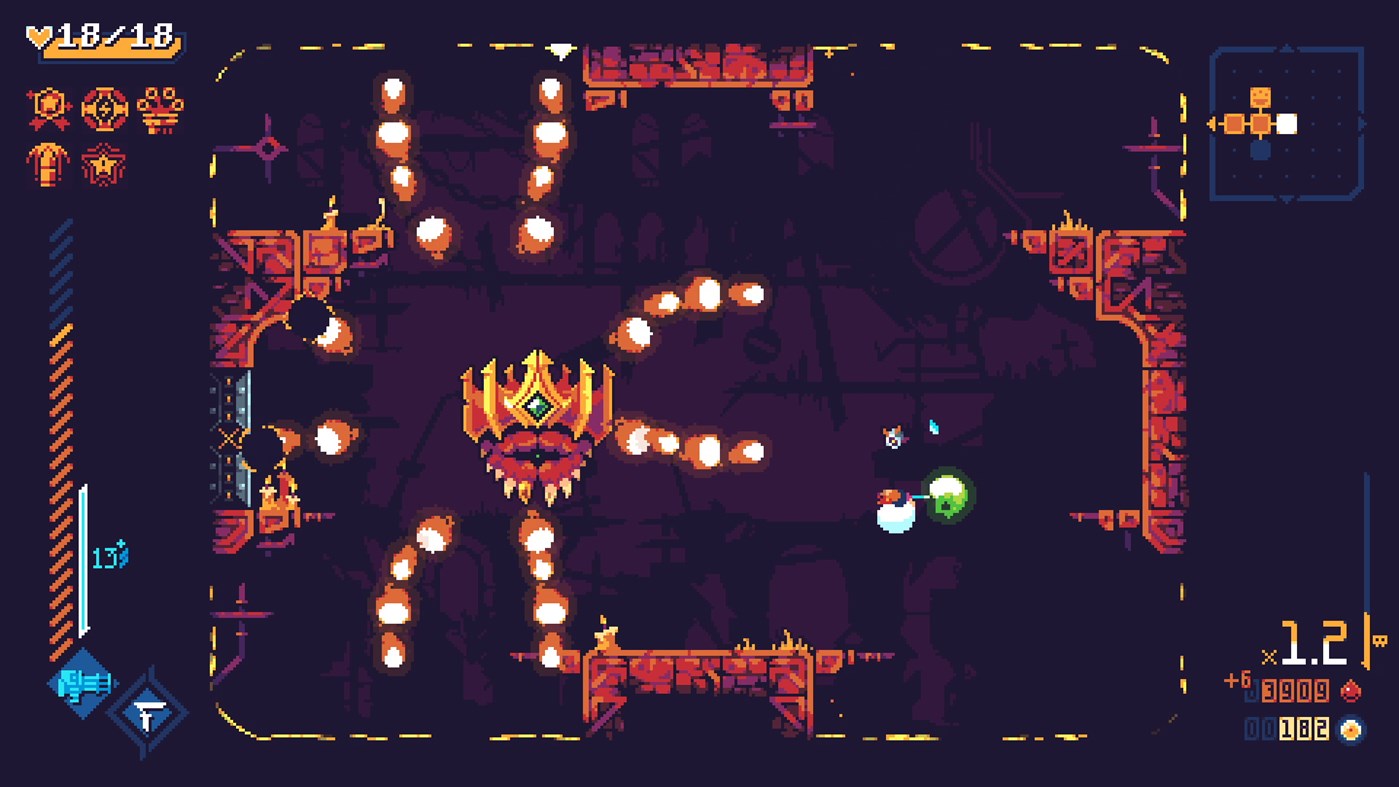This screenshot has height=787, width=1399.
Task: Click the red blood-drop currency icon
Action: tap(1351, 691)
